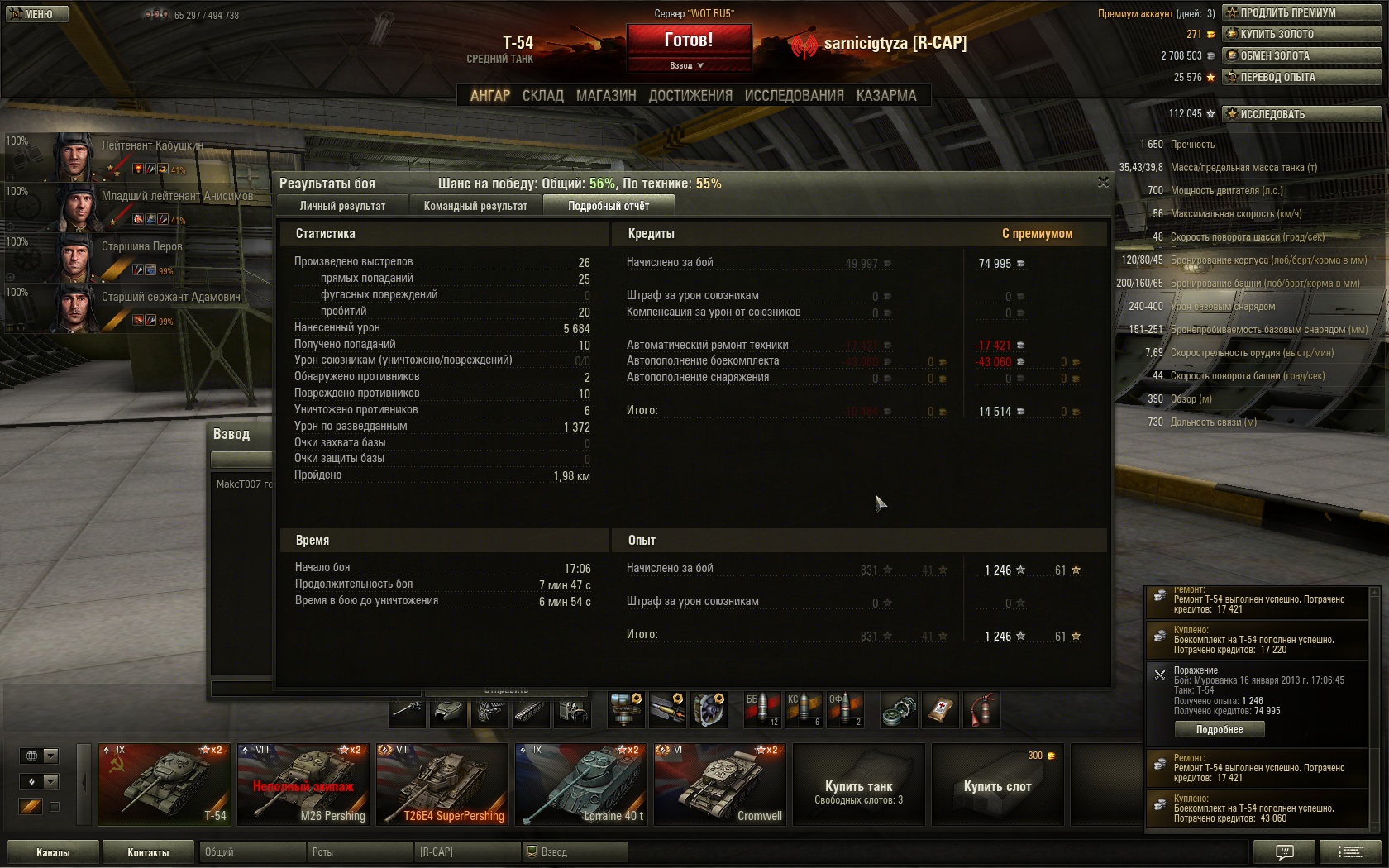Screen dimensions: 1389x868
Task: Switch to the СКЛАД section
Action: [542, 96]
